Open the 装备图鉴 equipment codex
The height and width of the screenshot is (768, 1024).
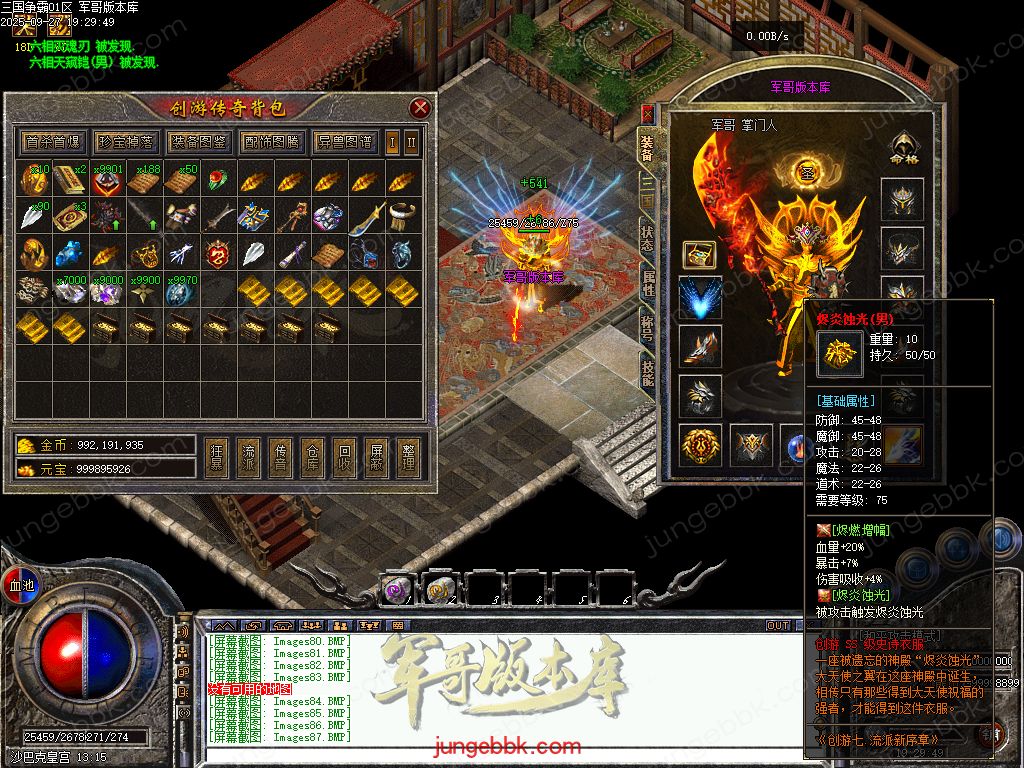198,142
